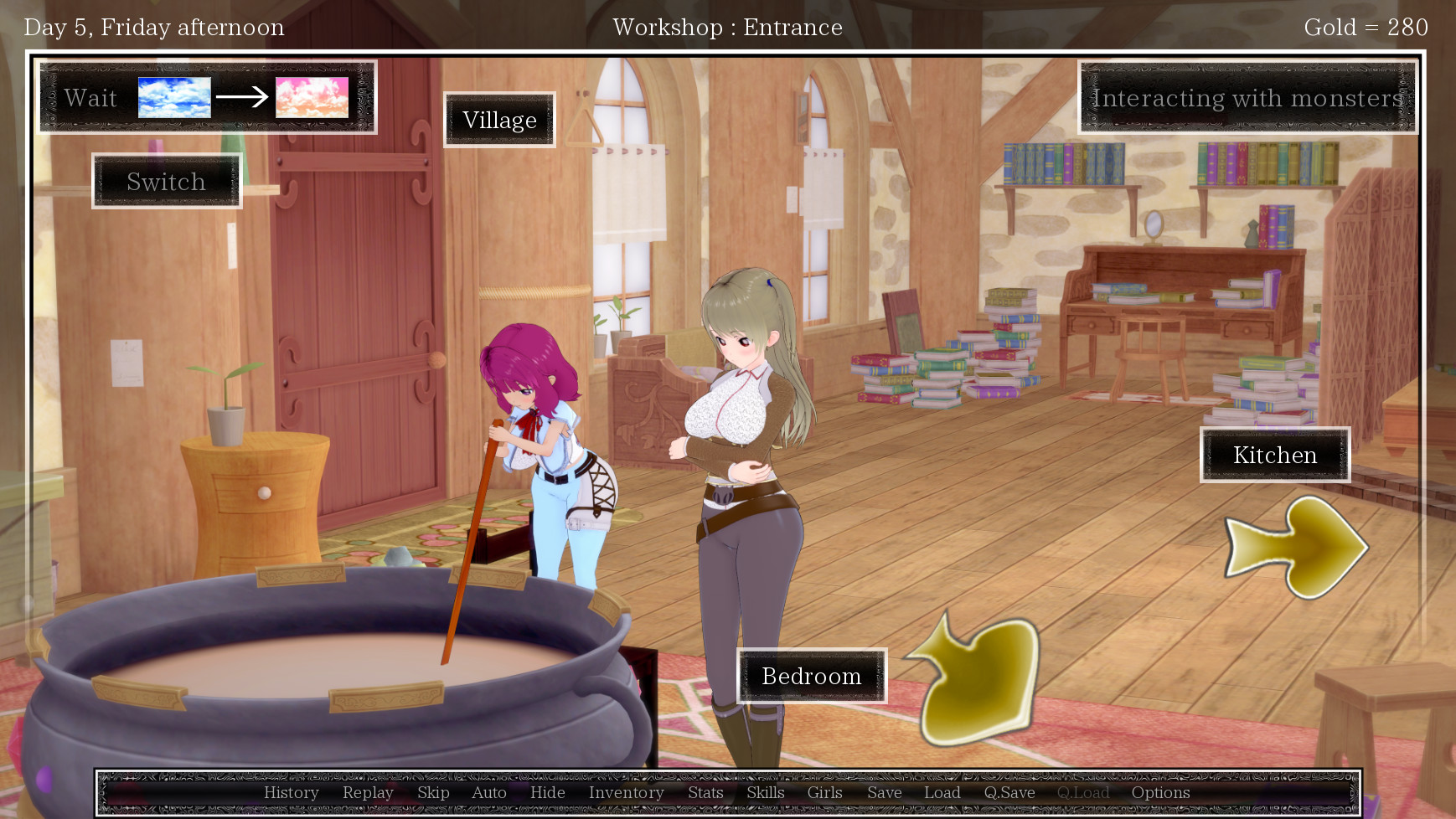Choose Q.Save to quick save
The height and width of the screenshot is (819, 1456).
[1009, 792]
